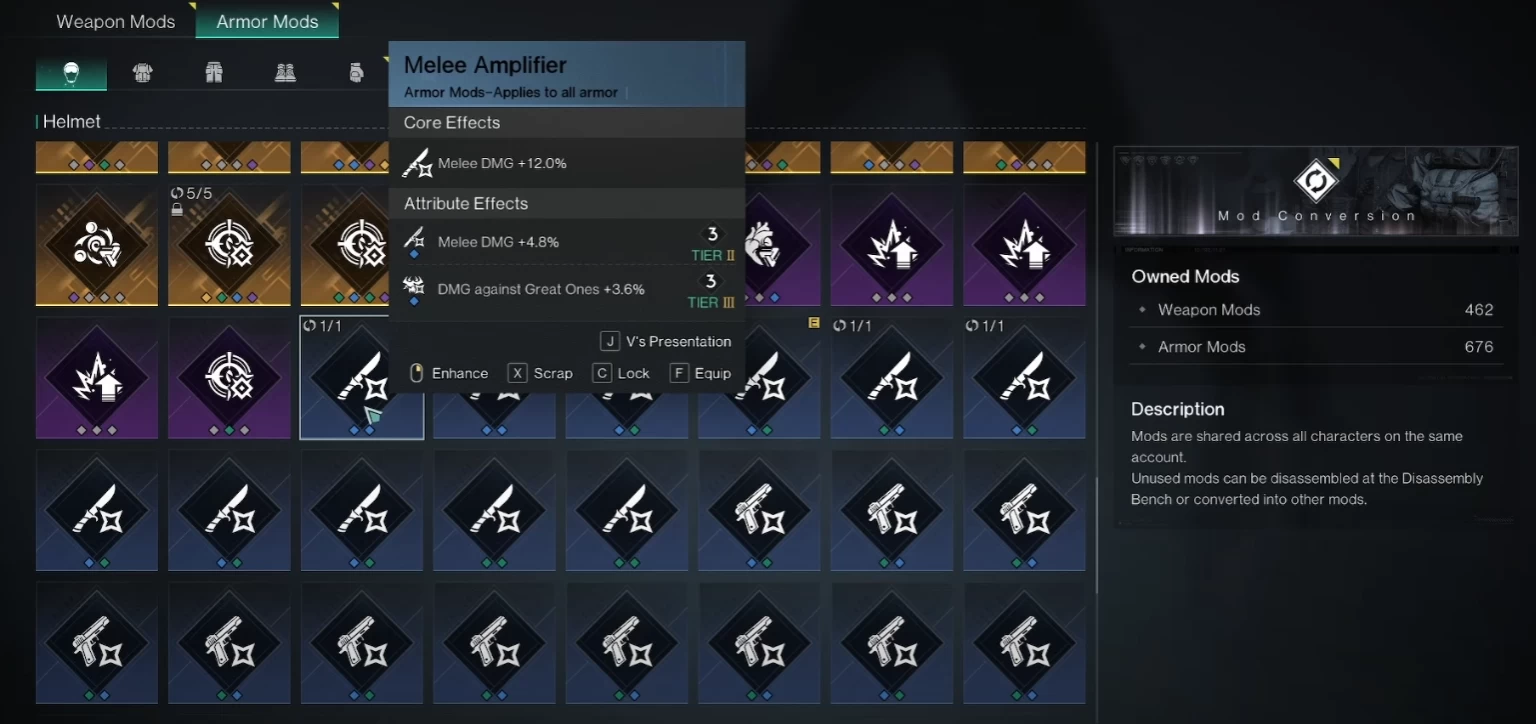Select the melee mod with the E badge
This screenshot has height=724, width=1536.
click(x=760, y=378)
